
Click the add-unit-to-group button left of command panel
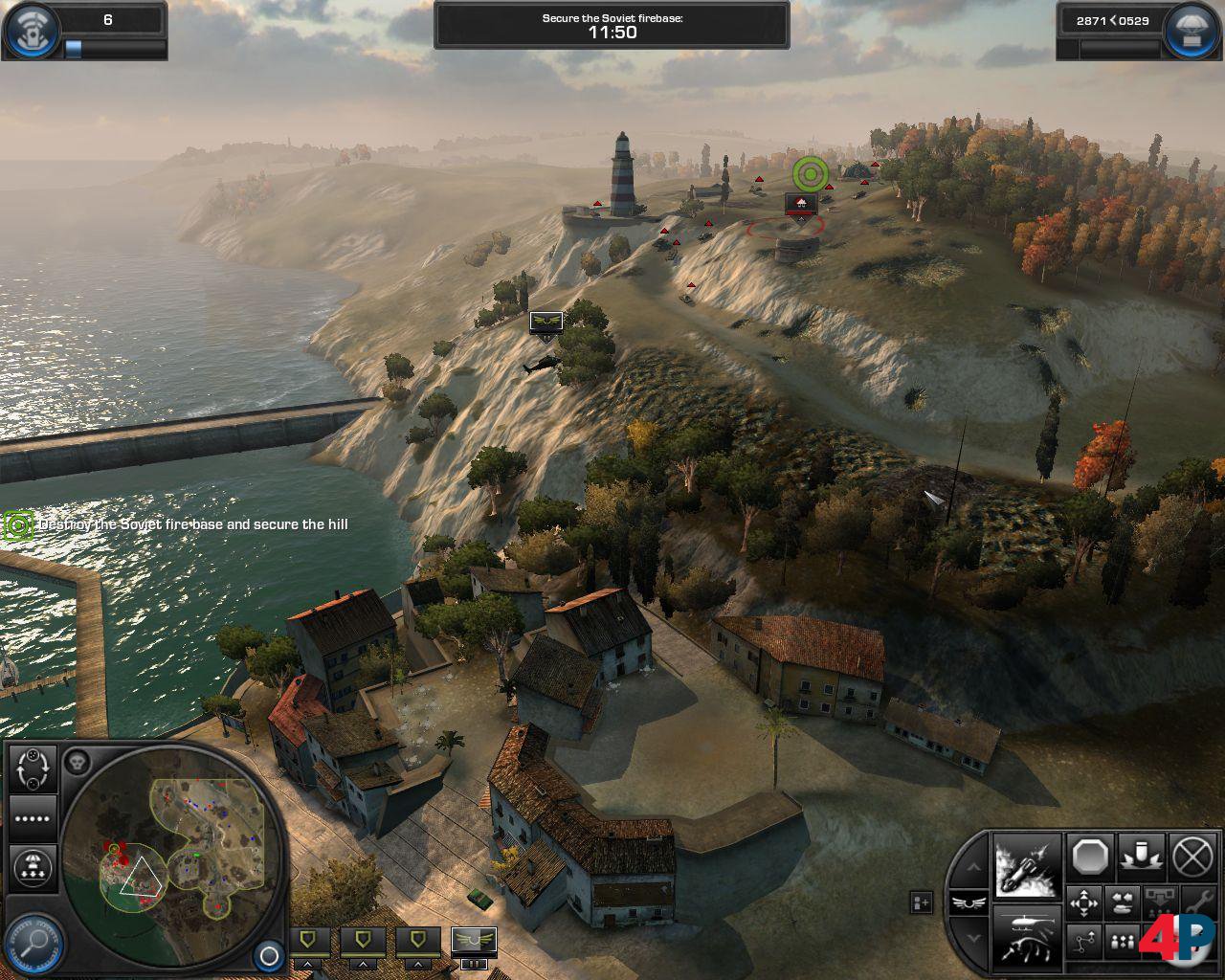pos(921,902)
